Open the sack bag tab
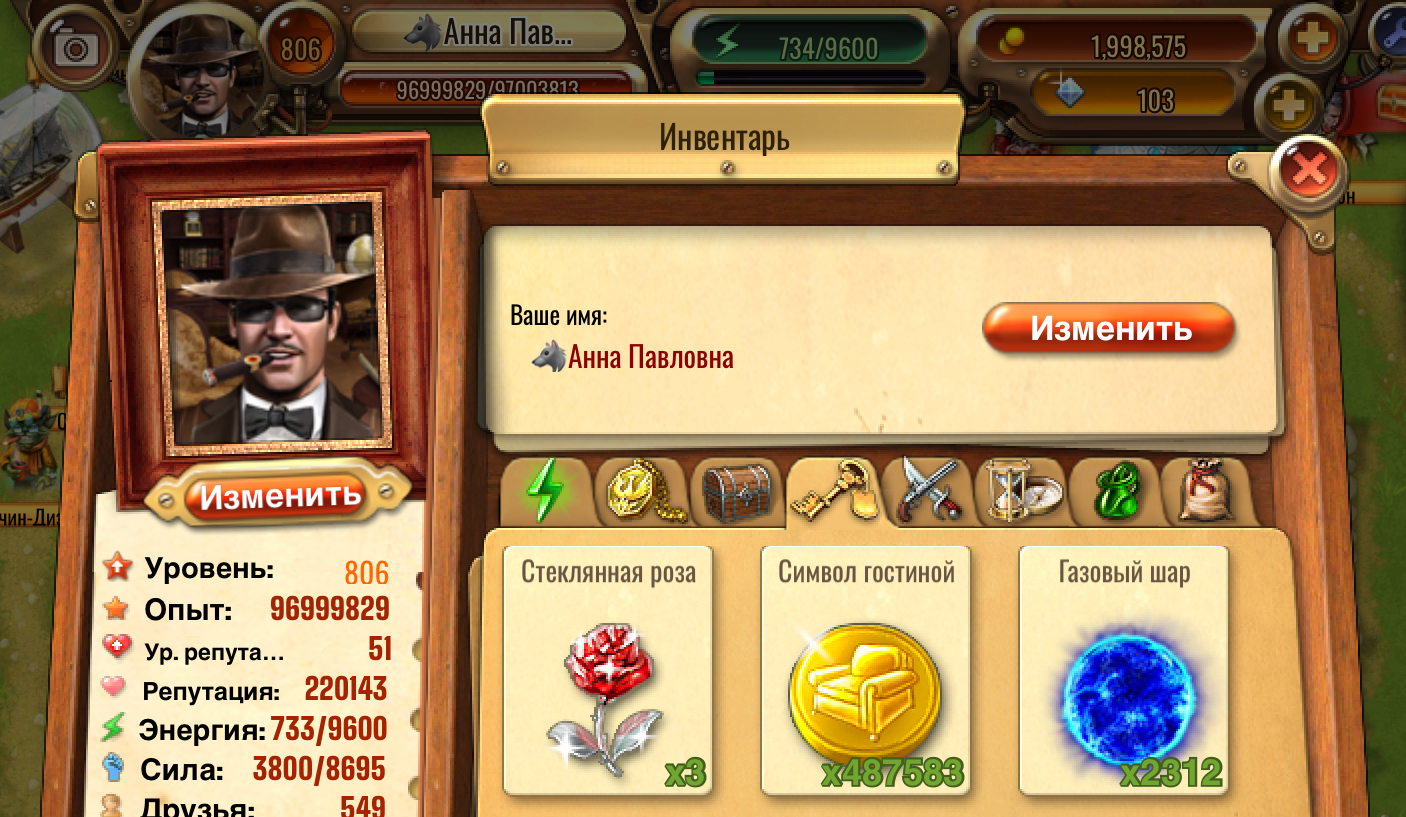1406x817 pixels. click(1205, 492)
